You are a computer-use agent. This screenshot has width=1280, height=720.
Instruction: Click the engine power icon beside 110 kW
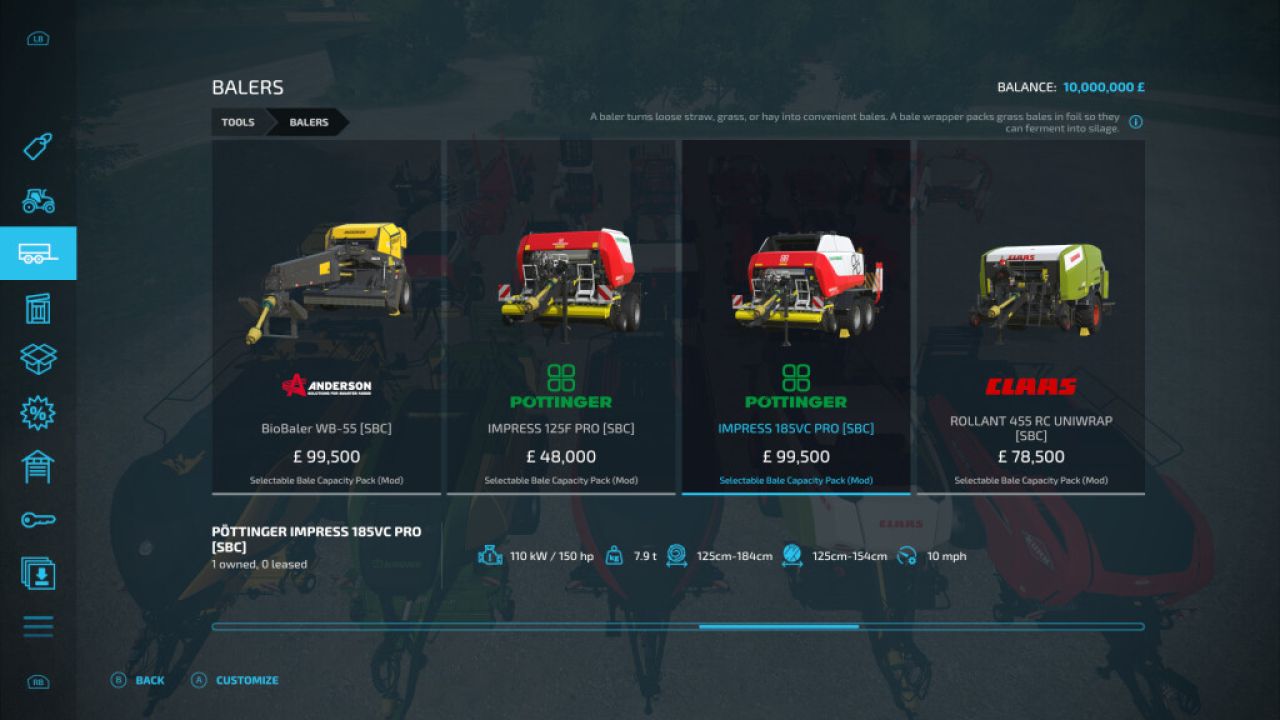489,556
